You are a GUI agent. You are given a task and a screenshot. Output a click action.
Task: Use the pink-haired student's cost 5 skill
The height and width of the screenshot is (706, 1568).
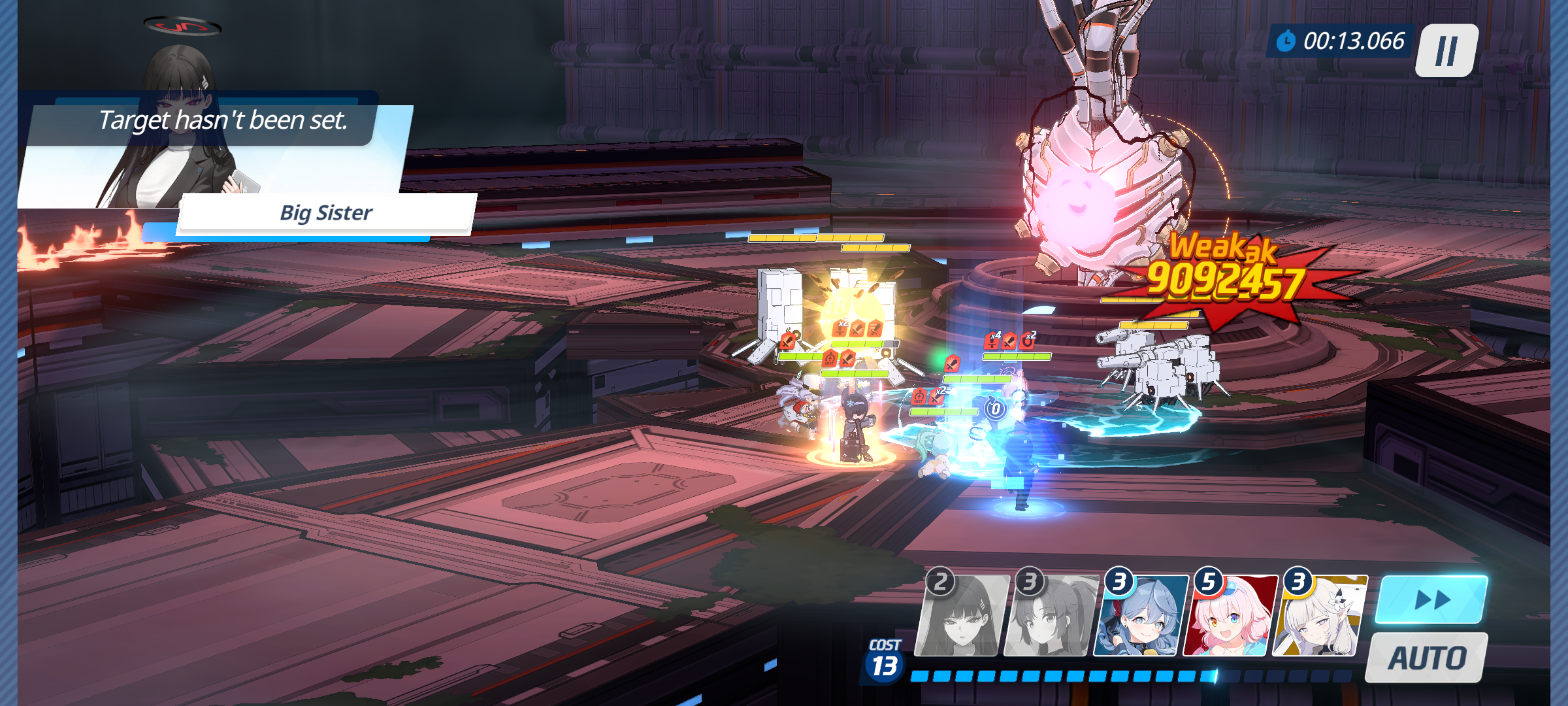[1230, 616]
